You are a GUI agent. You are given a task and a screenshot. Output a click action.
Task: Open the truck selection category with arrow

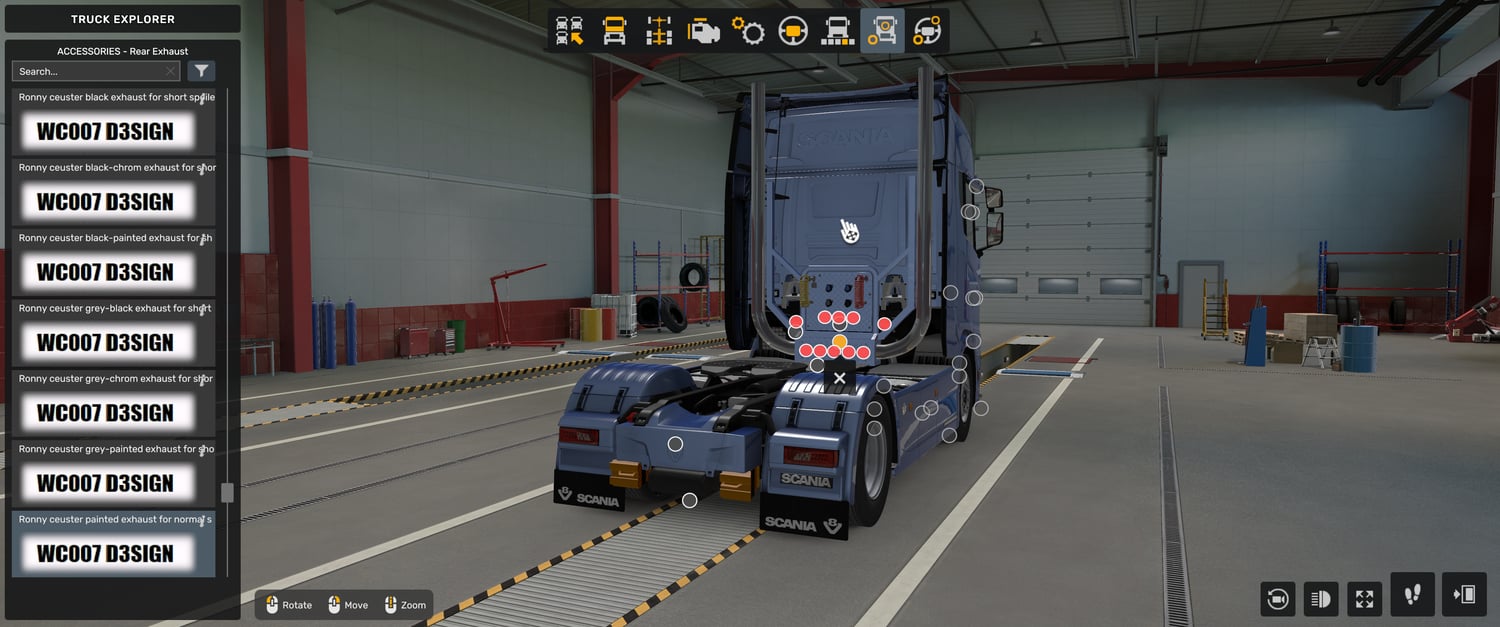click(x=570, y=31)
